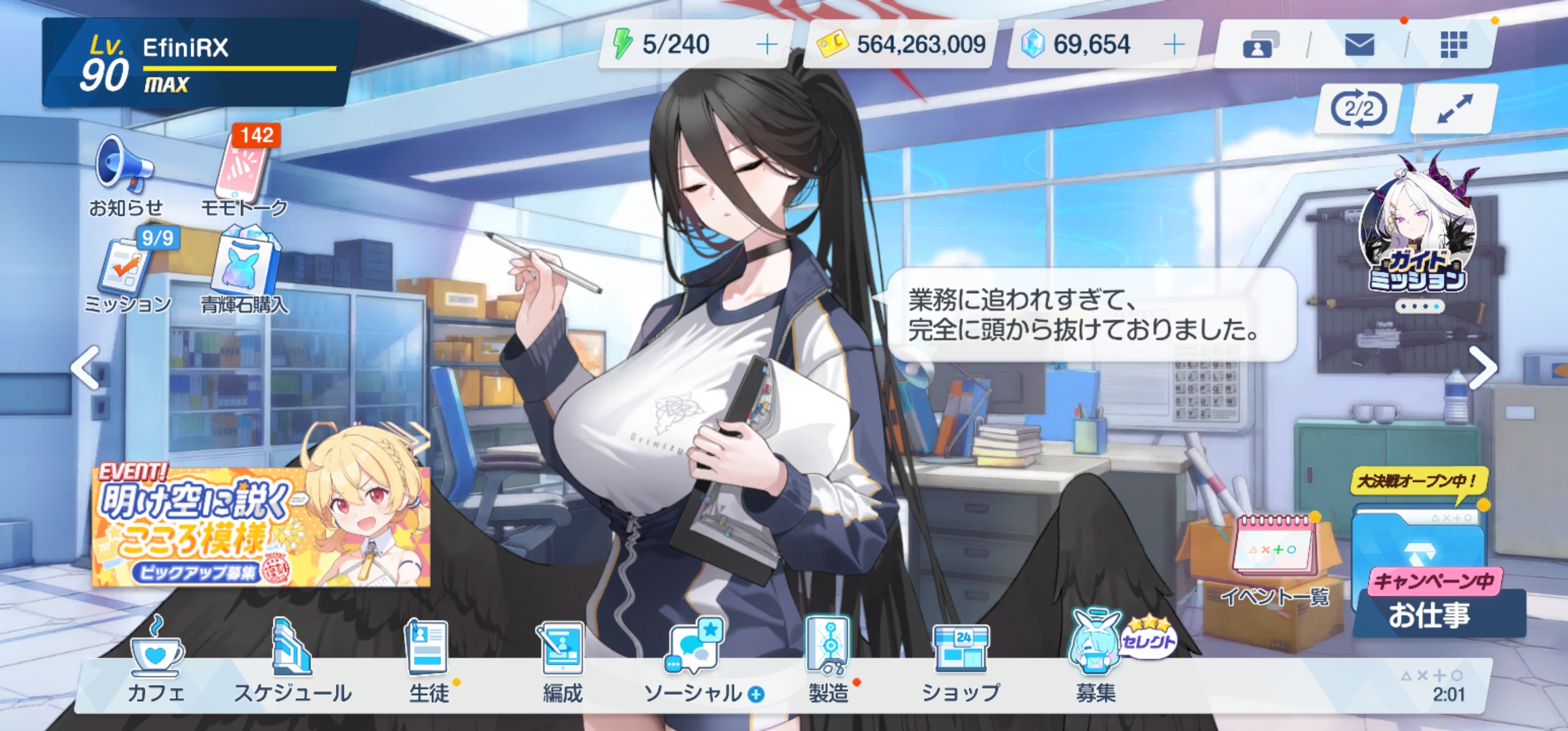Screen dimensions: 1568x731
Task: Open the grid menu icon
Action: (1453, 45)
